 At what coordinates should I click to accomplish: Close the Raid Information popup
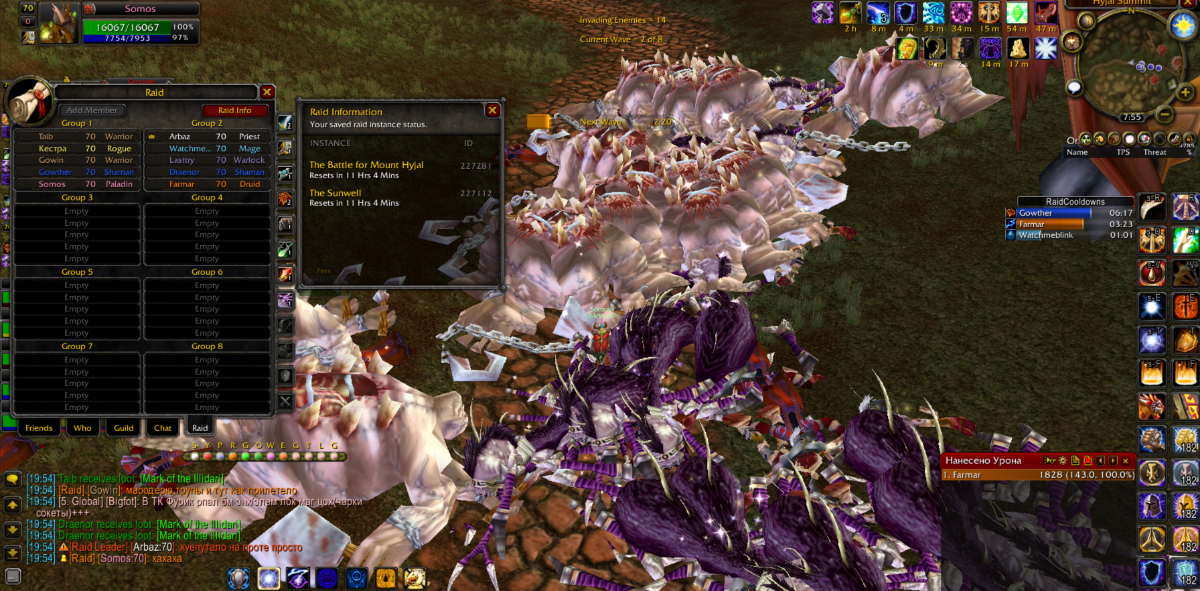coord(492,110)
